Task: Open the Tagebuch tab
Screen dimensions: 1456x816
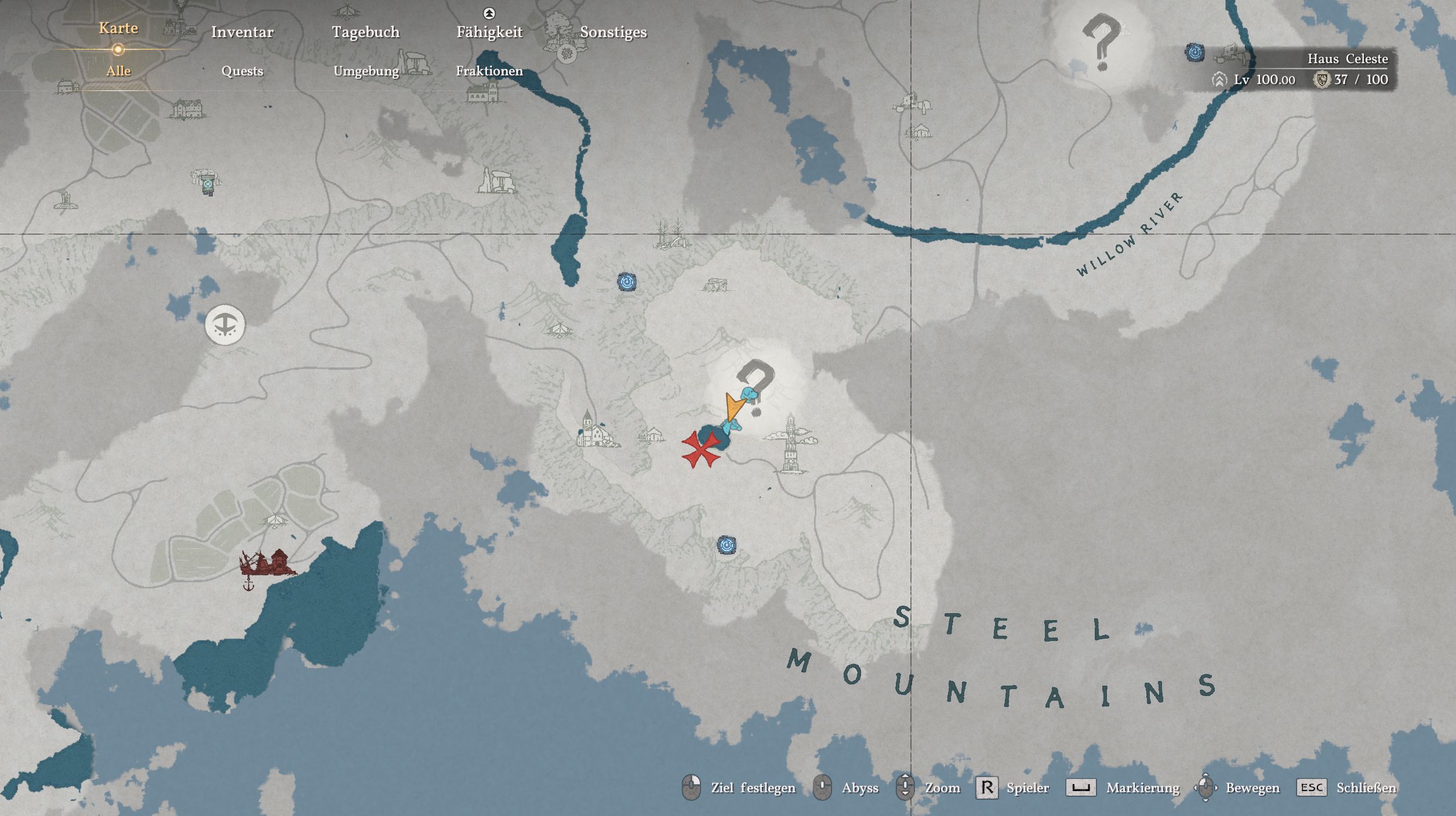Action: coord(365,32)
